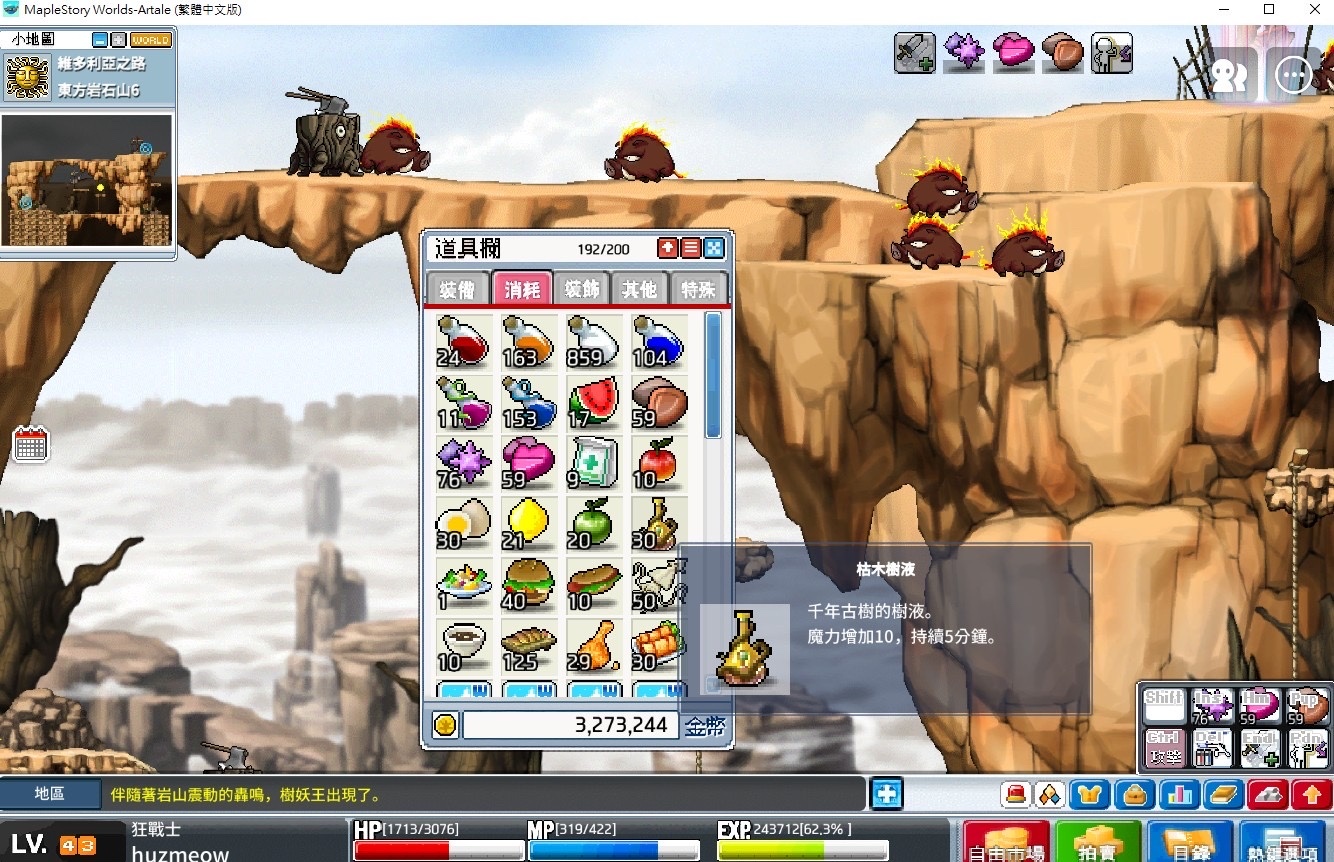
Task: Open the 自由市場 free market
Action: click(1005, 842)
